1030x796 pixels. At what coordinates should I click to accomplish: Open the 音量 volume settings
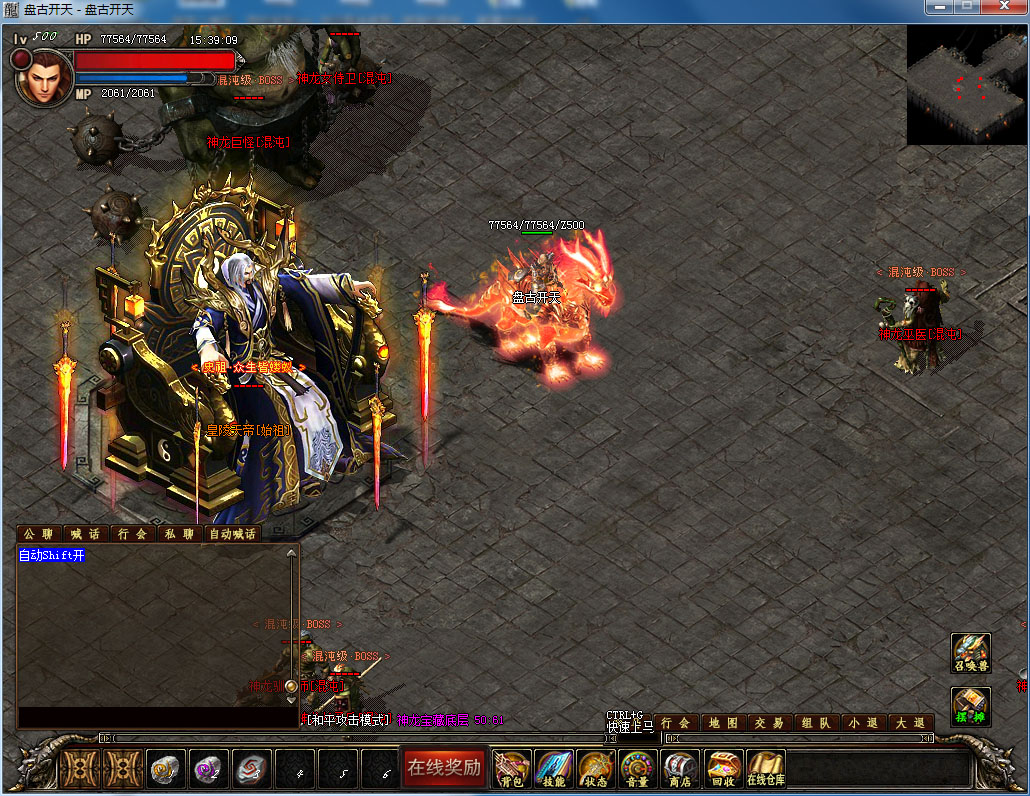[x=638, y=768]
